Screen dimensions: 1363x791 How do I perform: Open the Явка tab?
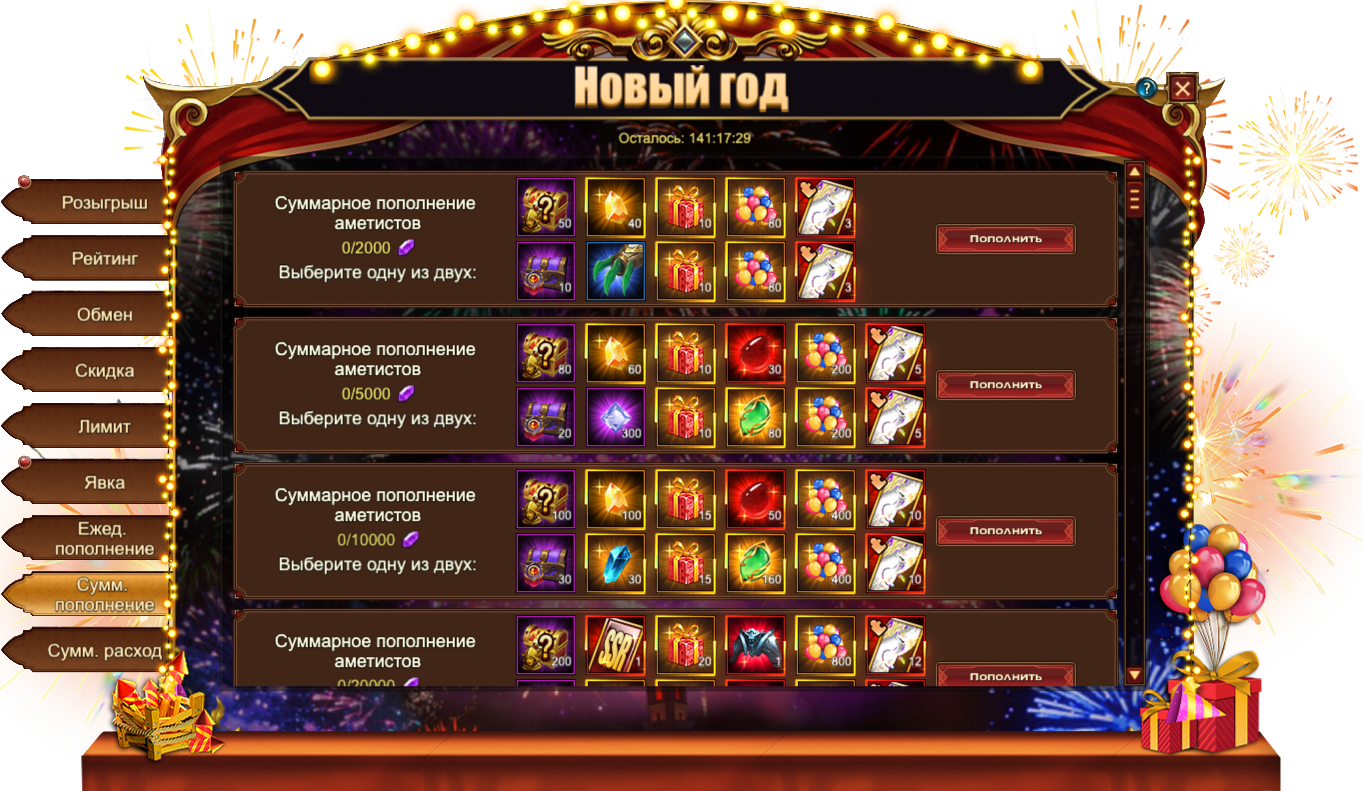tap(100, 483)
